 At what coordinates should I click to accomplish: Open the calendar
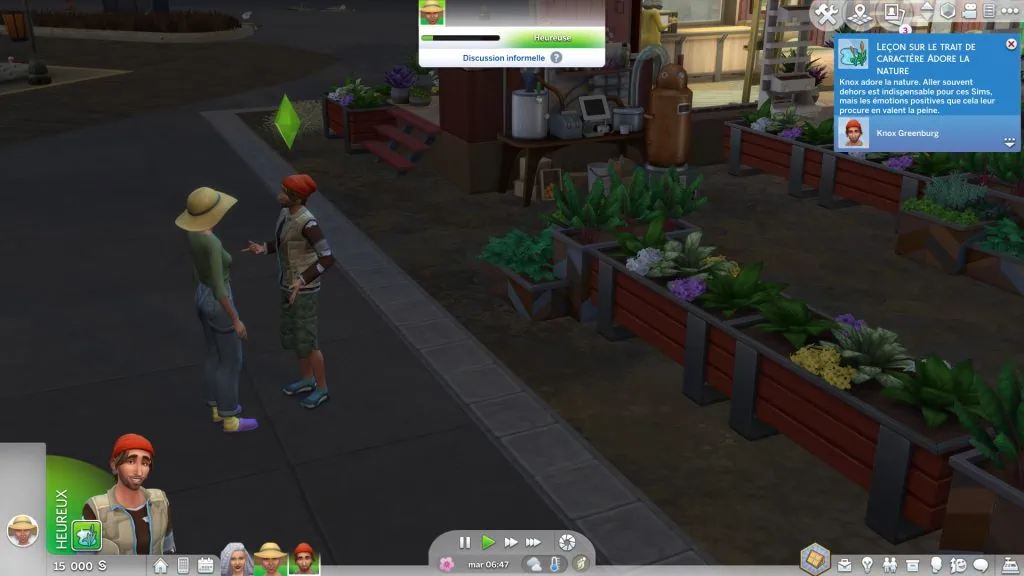(206, 565)
